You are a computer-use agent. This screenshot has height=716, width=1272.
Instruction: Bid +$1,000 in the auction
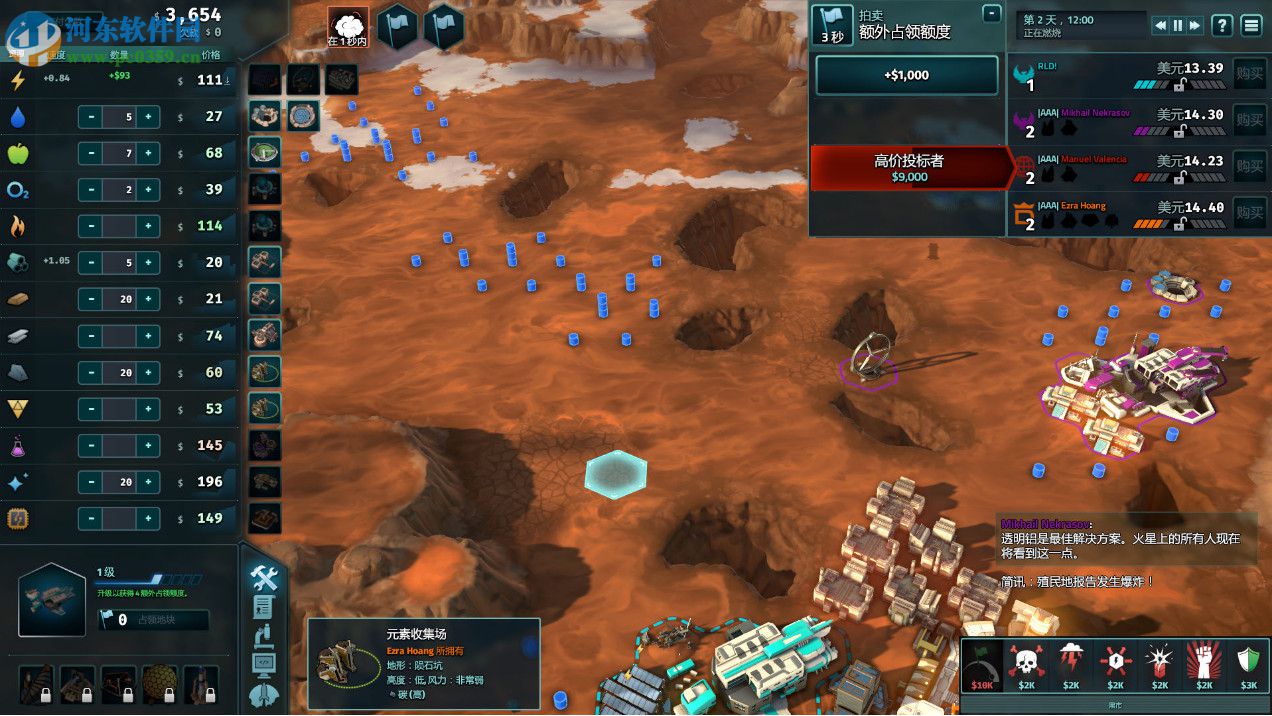(x=906, y=75)
